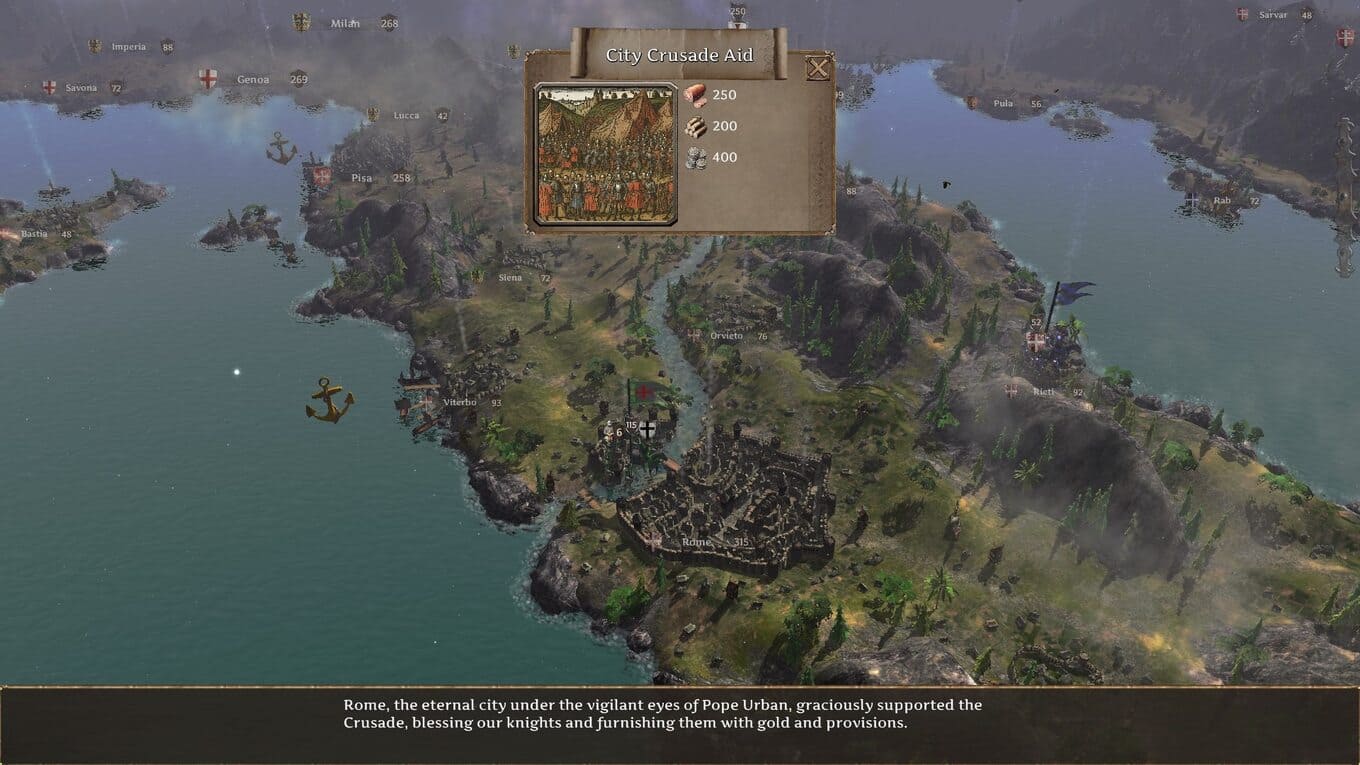This screenshot has height=765, width=1360.
Task: Click the crusader army illustration thumbnail
Action: (606, 154)
